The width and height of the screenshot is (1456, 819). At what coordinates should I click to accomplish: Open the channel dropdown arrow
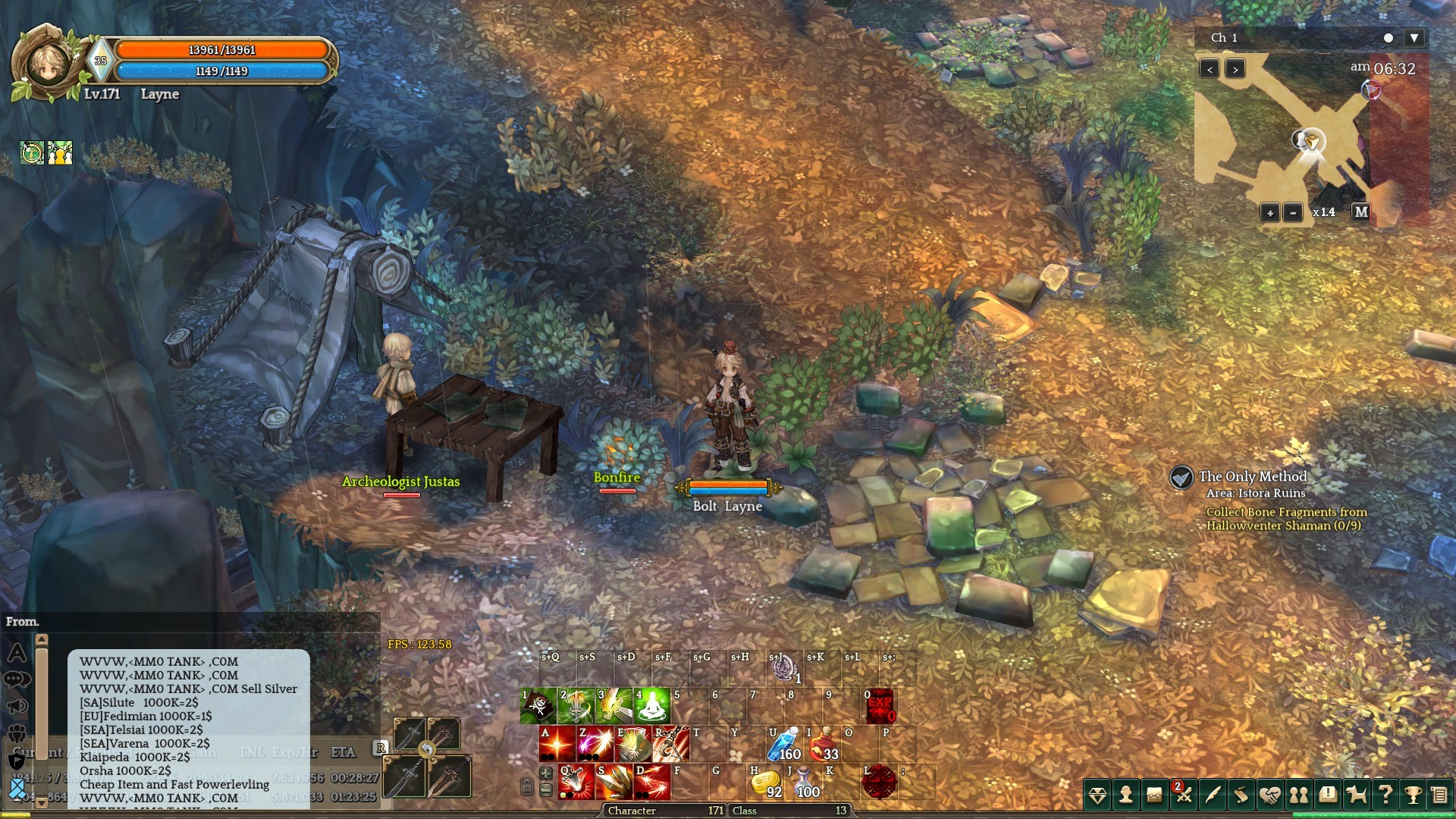[x=1414, y=38]
